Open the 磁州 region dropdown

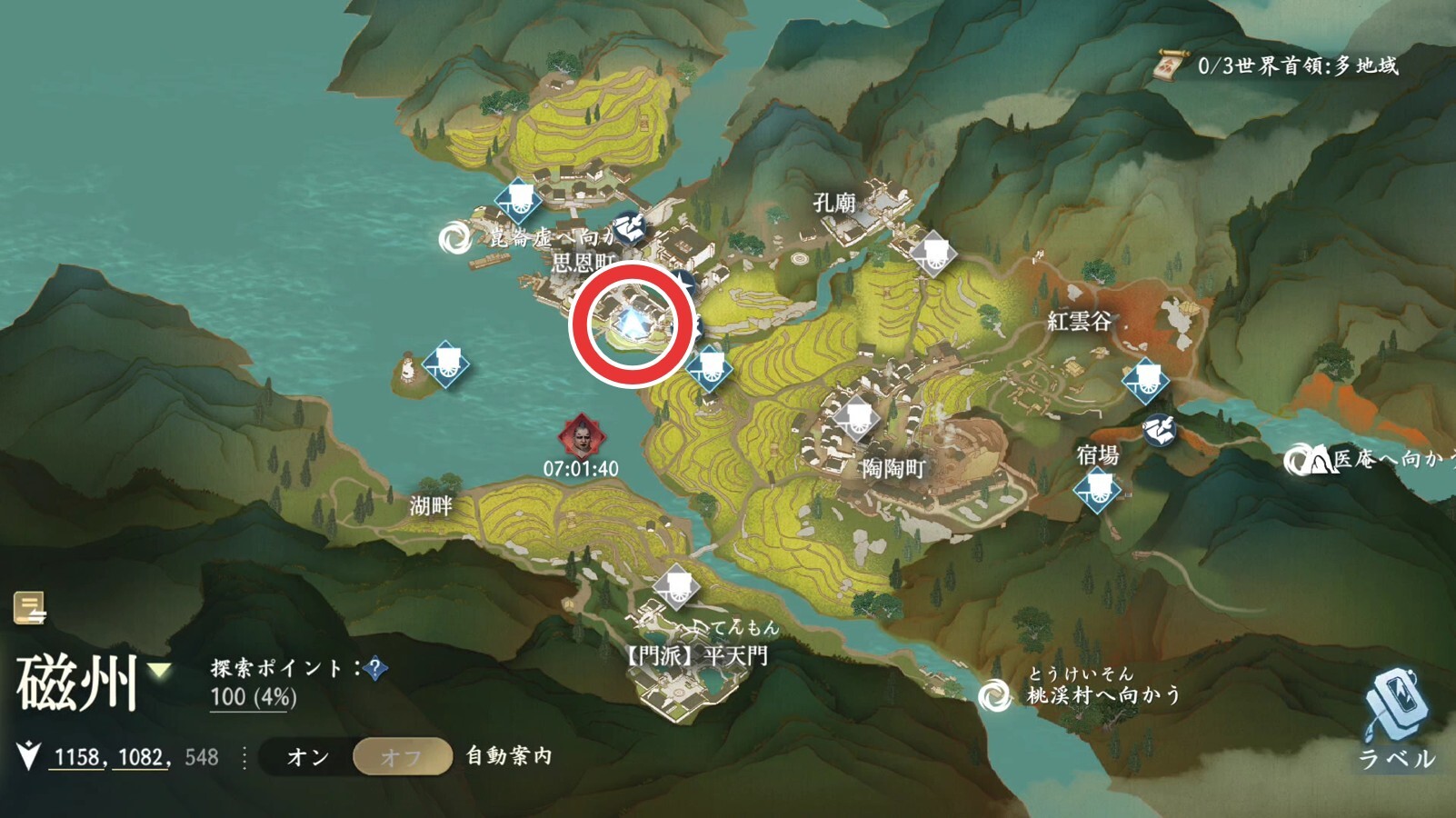[x=160, y=672]
